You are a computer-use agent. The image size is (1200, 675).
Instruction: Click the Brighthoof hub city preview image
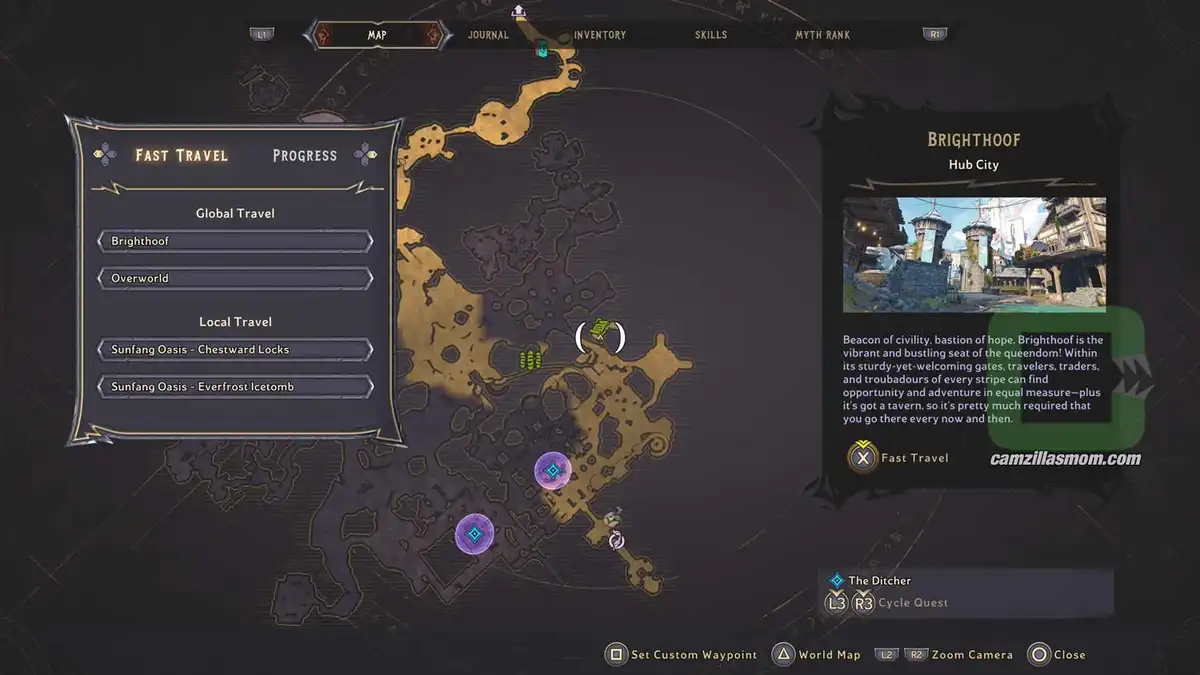click(x=974, y=254)
